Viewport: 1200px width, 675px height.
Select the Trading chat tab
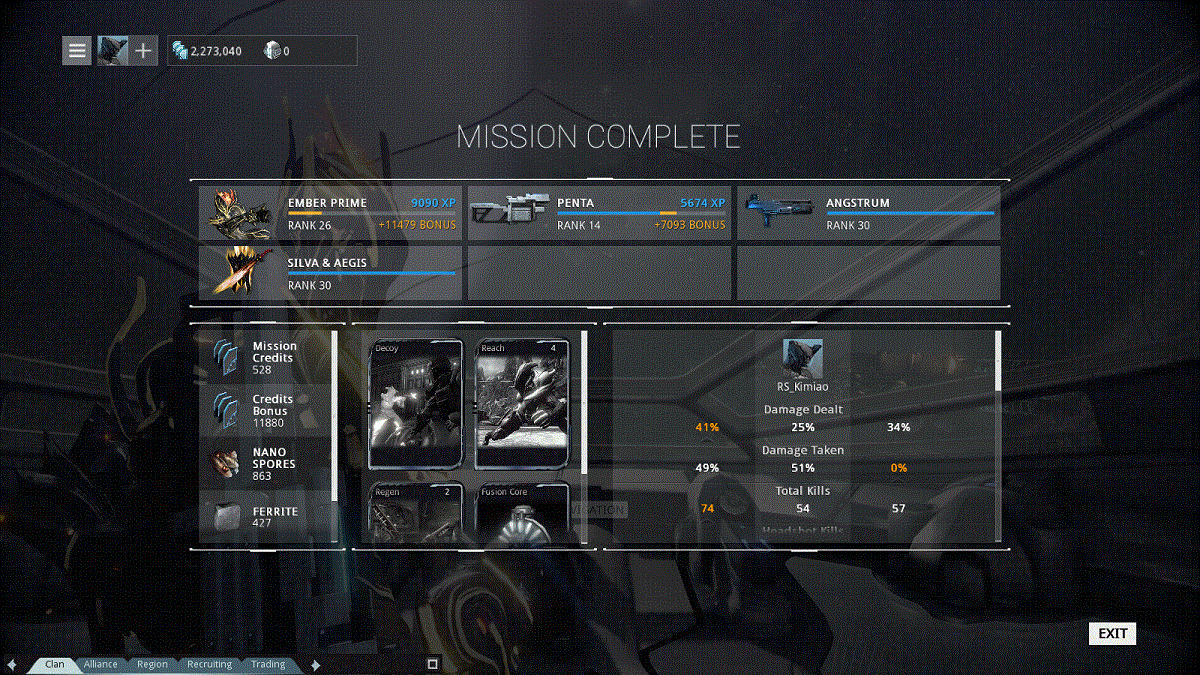(x=268, y=664)
